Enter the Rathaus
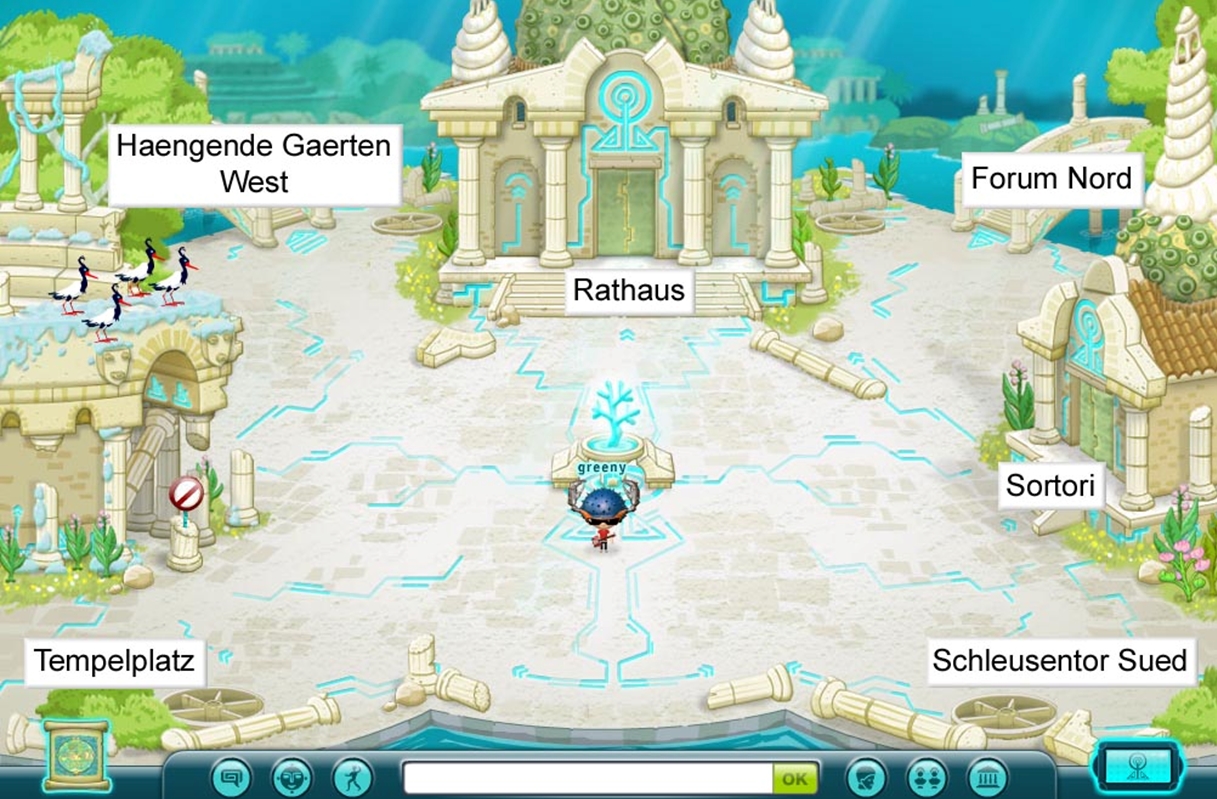The height and width of the screenshot is (799, 1217). [x=628, y=290]
